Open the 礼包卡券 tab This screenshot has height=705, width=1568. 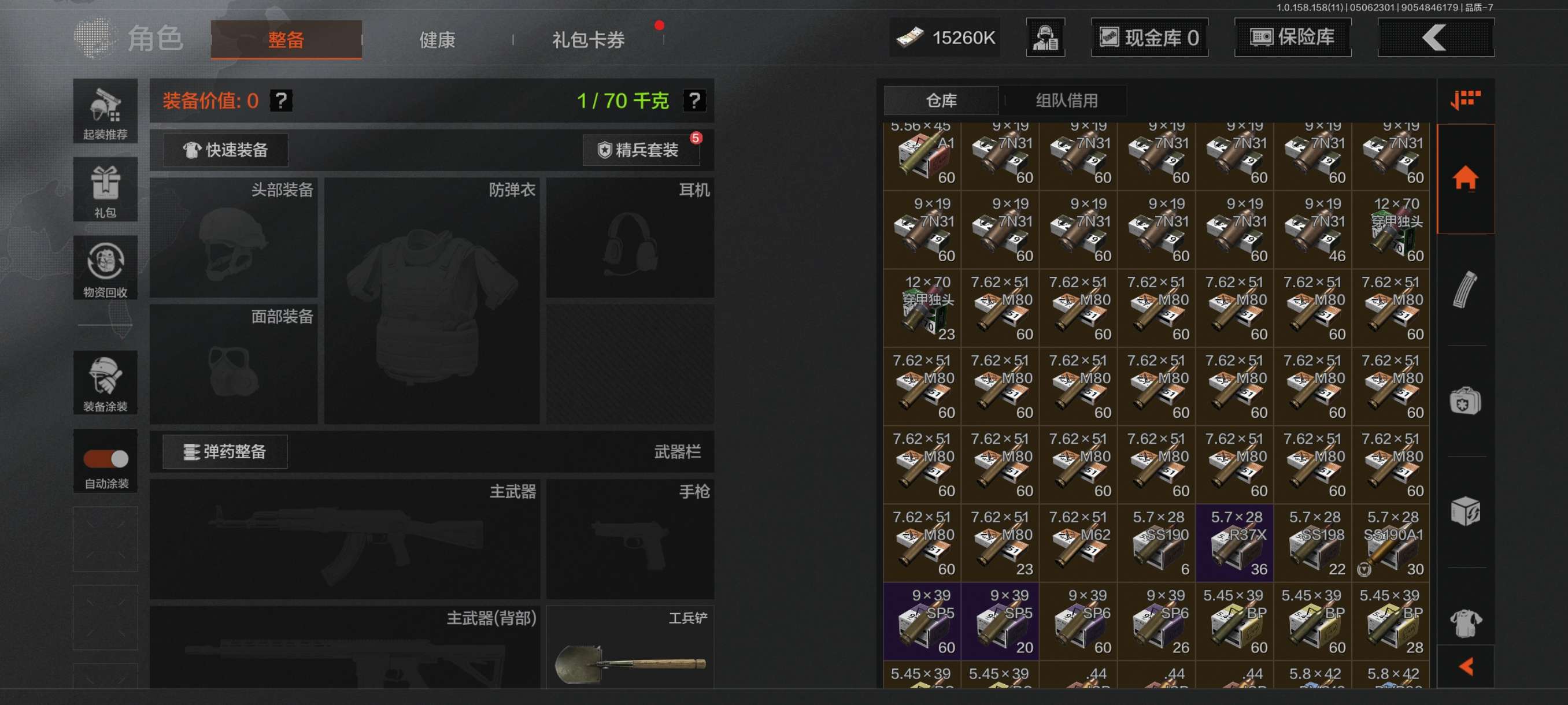click(588, 40)
